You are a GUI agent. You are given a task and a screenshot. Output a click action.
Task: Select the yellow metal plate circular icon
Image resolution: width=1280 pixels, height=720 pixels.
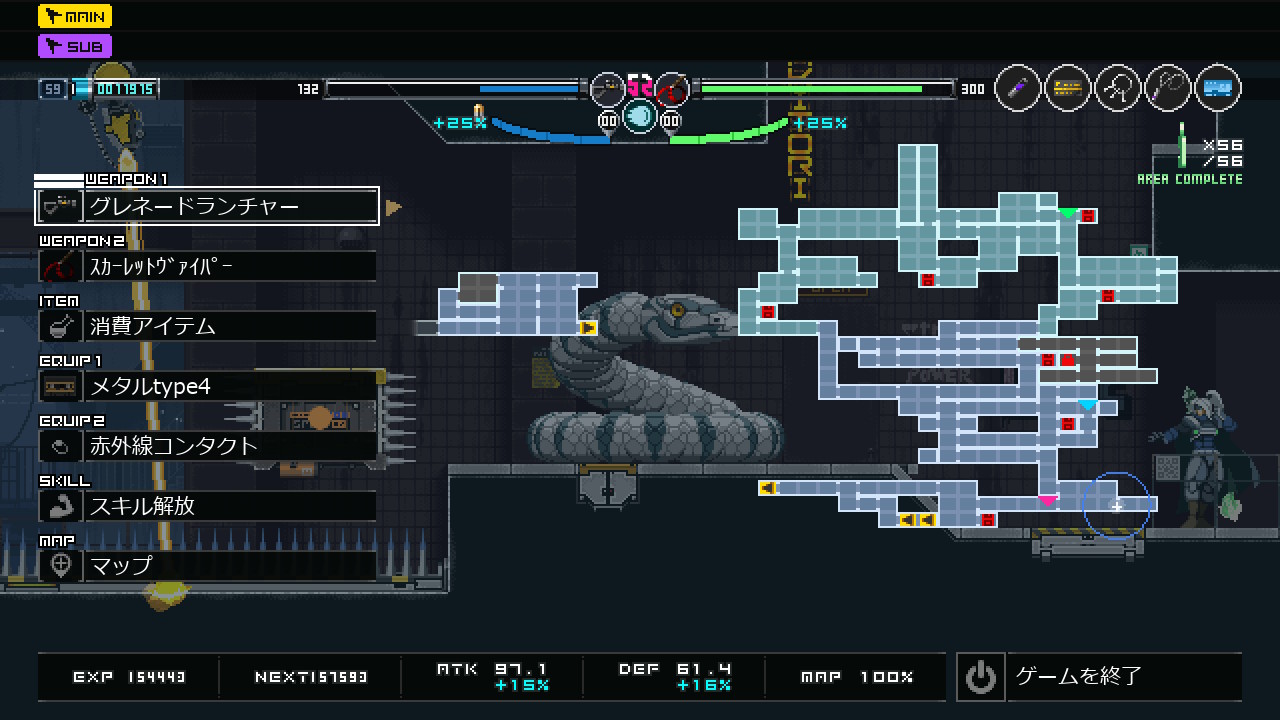coord(1068,89)
